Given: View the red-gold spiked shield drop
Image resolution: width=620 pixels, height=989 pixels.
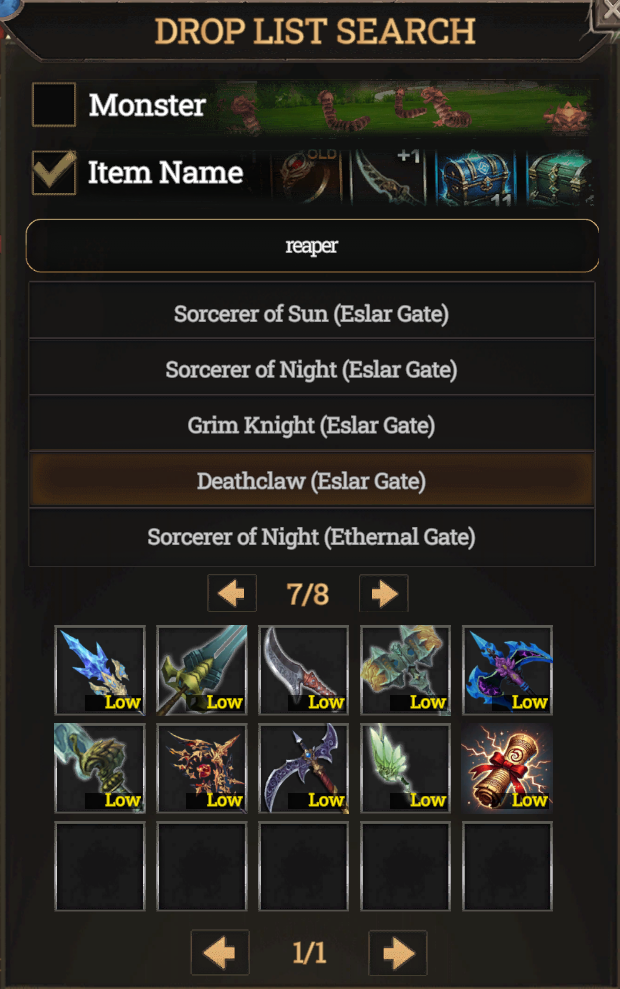Looking at the screenshot, I should (202, 768).
